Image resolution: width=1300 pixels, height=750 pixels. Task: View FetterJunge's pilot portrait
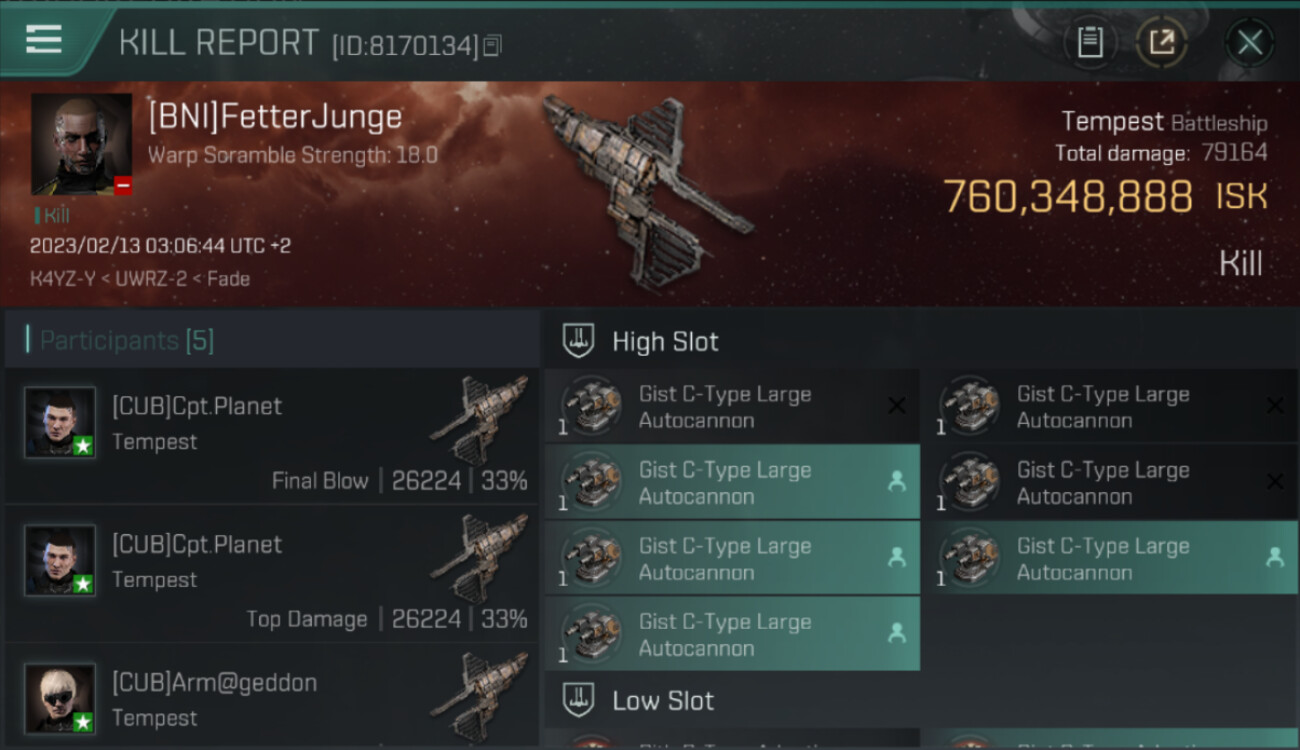click(81, 144)
